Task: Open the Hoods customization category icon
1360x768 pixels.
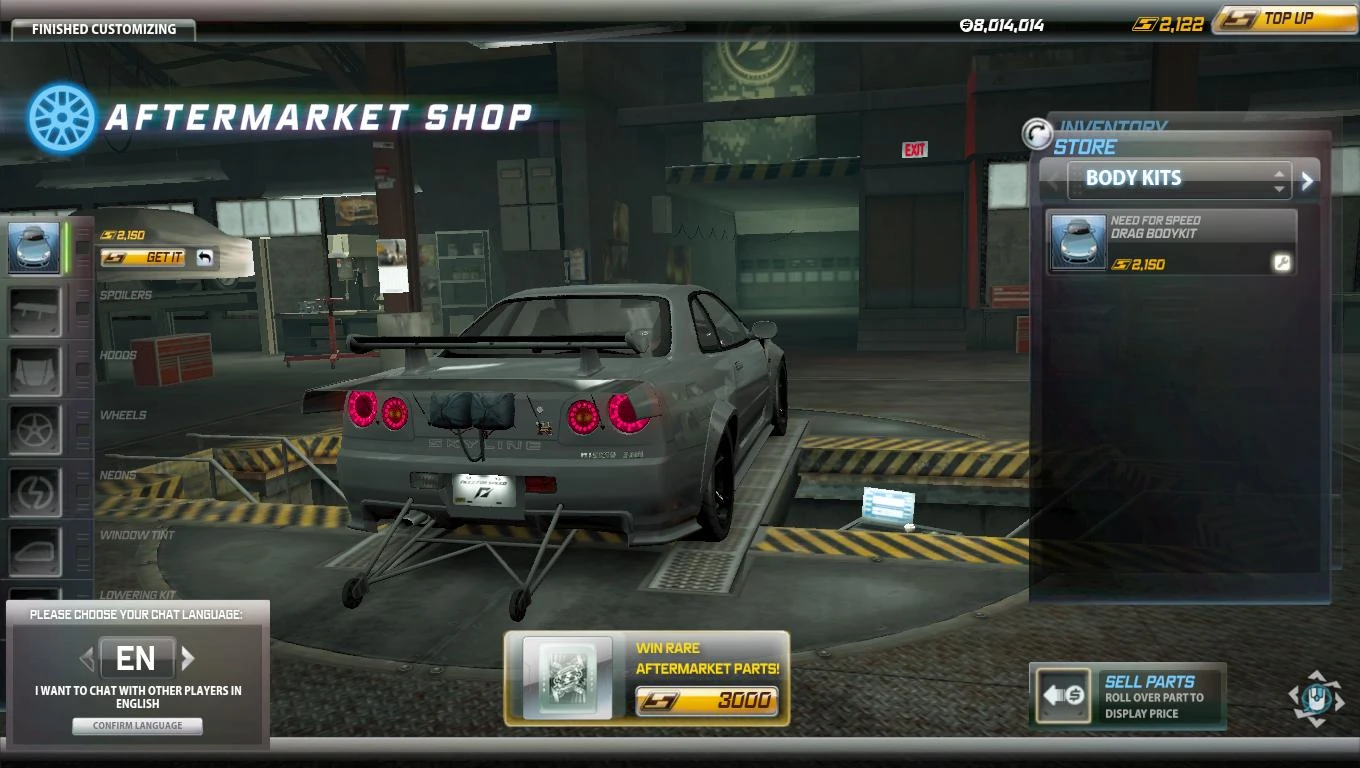Action: tap(35, 369)
